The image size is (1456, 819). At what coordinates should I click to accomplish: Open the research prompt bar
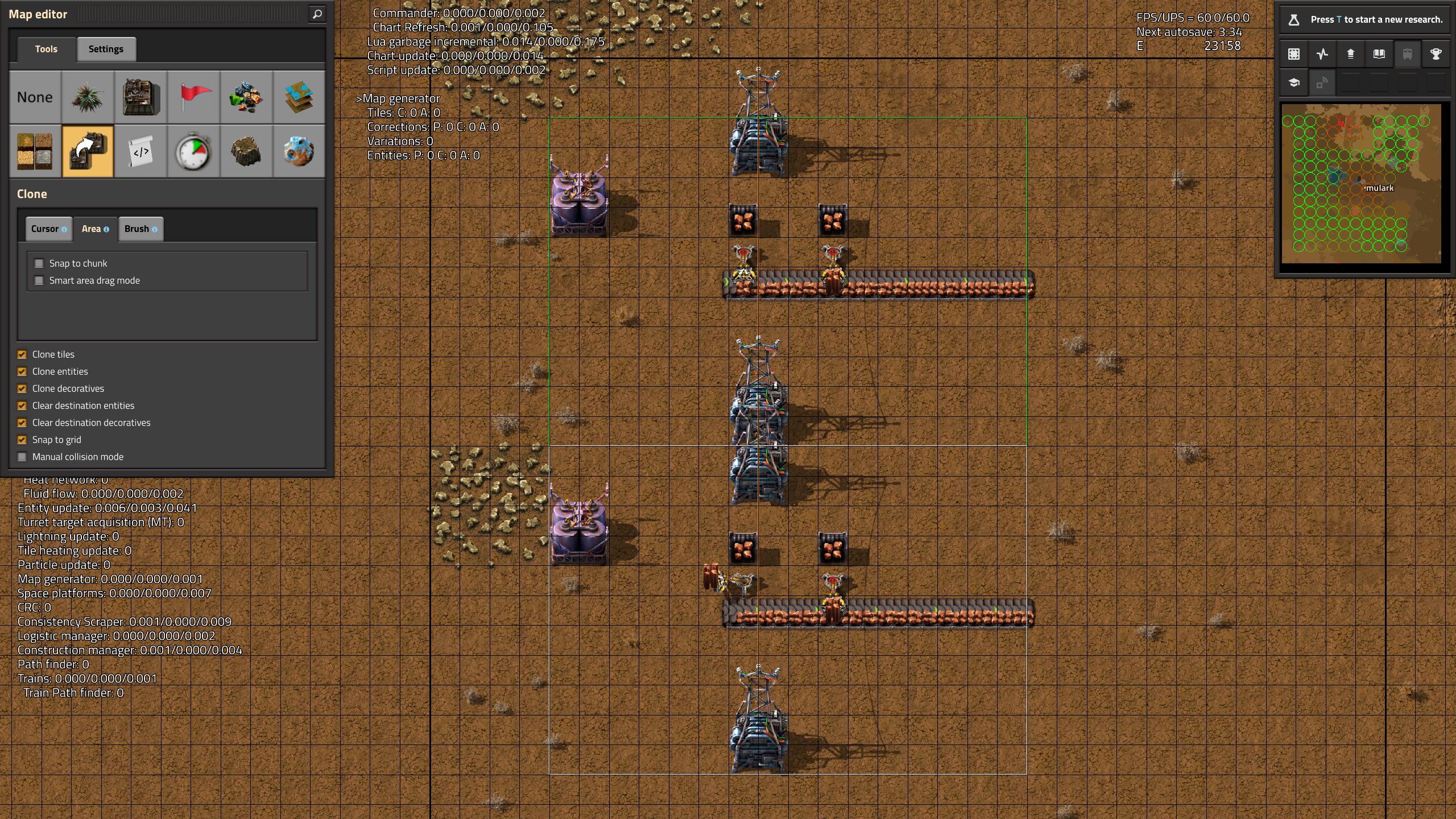pos(1365,19)
